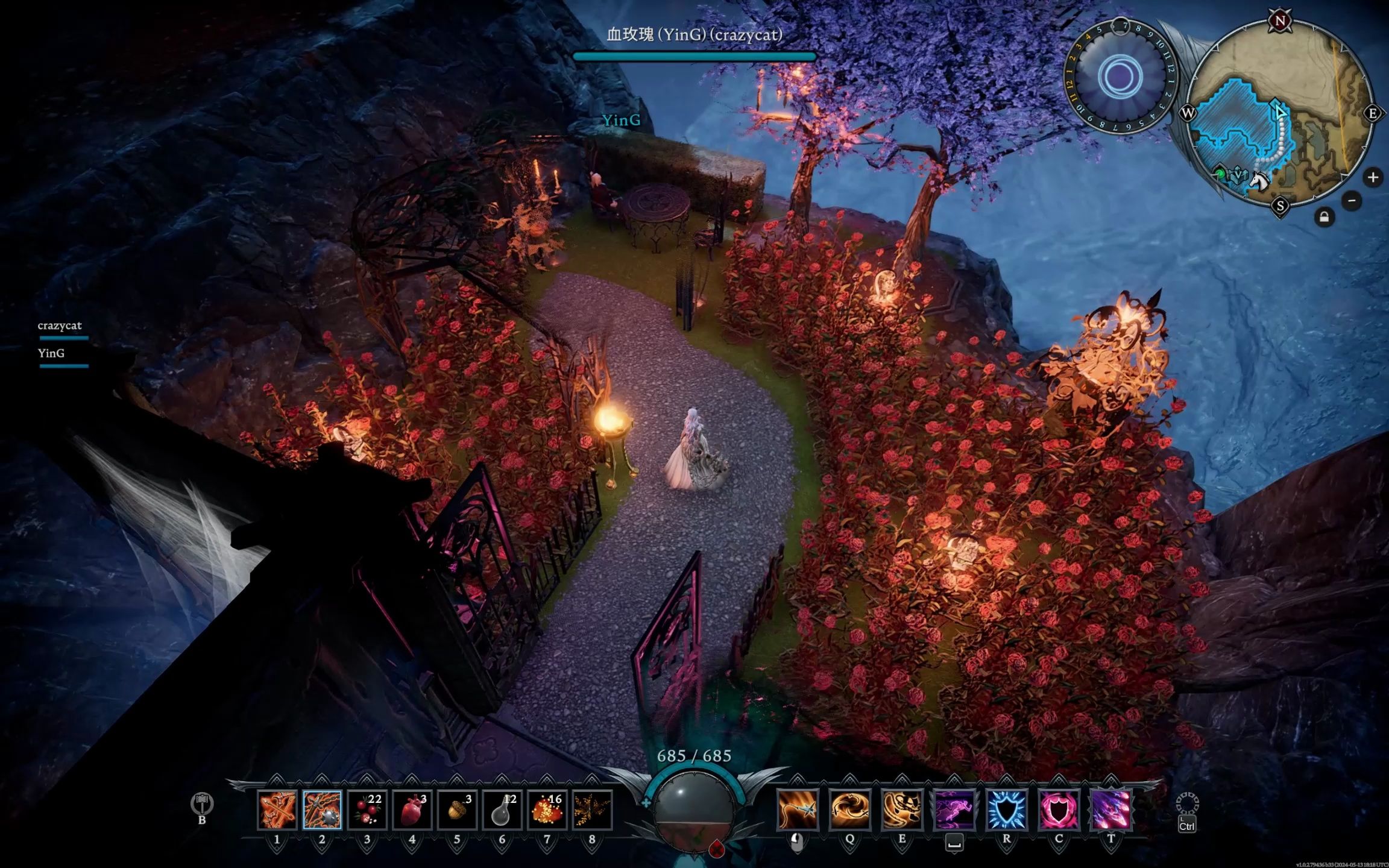Zoom in the minimap with plus button
1389x868 pixels.
tap(1373, 177)
